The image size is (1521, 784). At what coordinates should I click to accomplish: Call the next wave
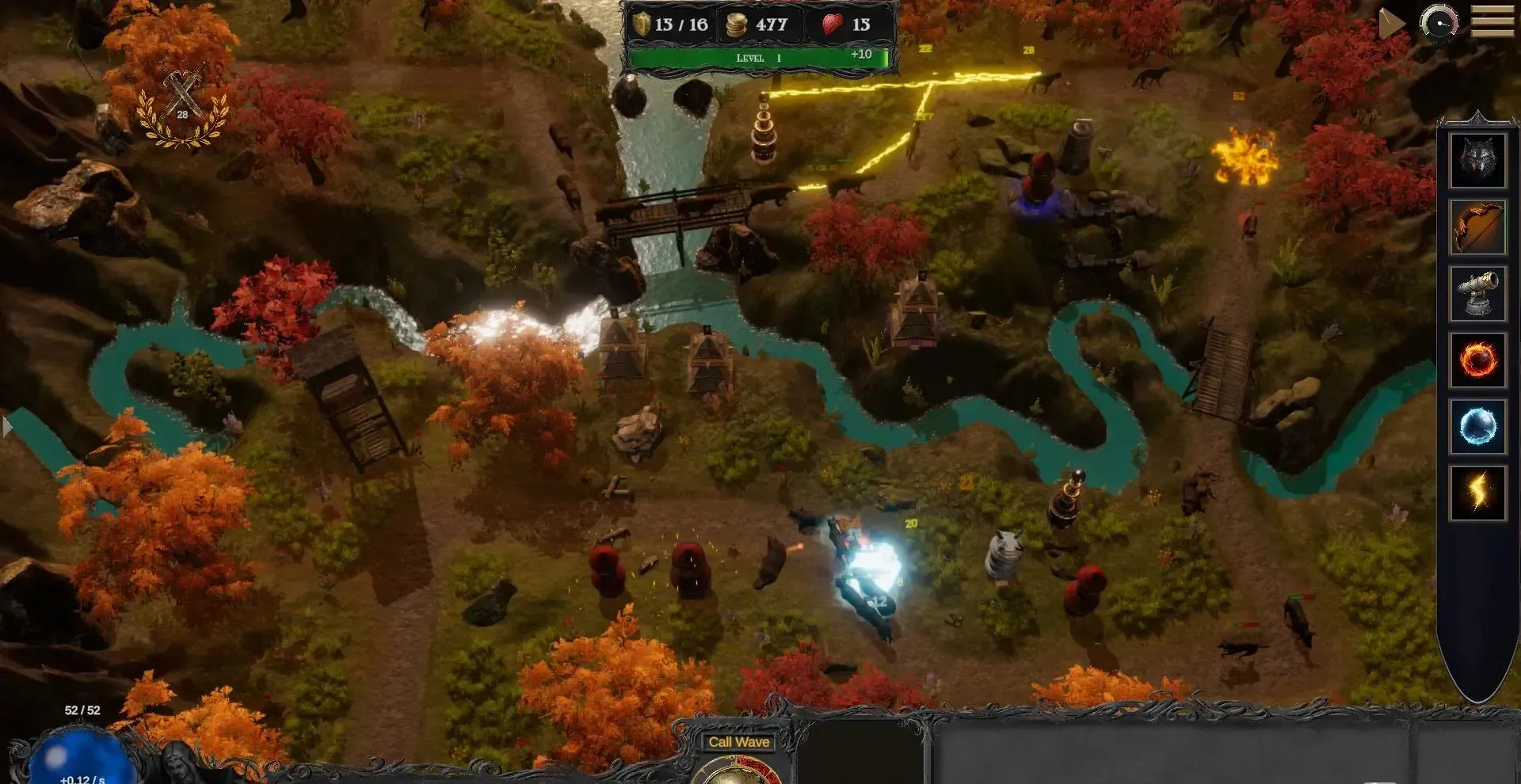point(738,743)
